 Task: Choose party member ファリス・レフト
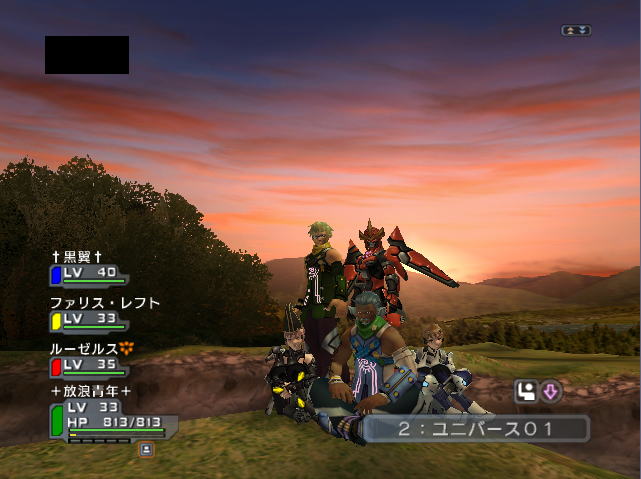point(104,303)
